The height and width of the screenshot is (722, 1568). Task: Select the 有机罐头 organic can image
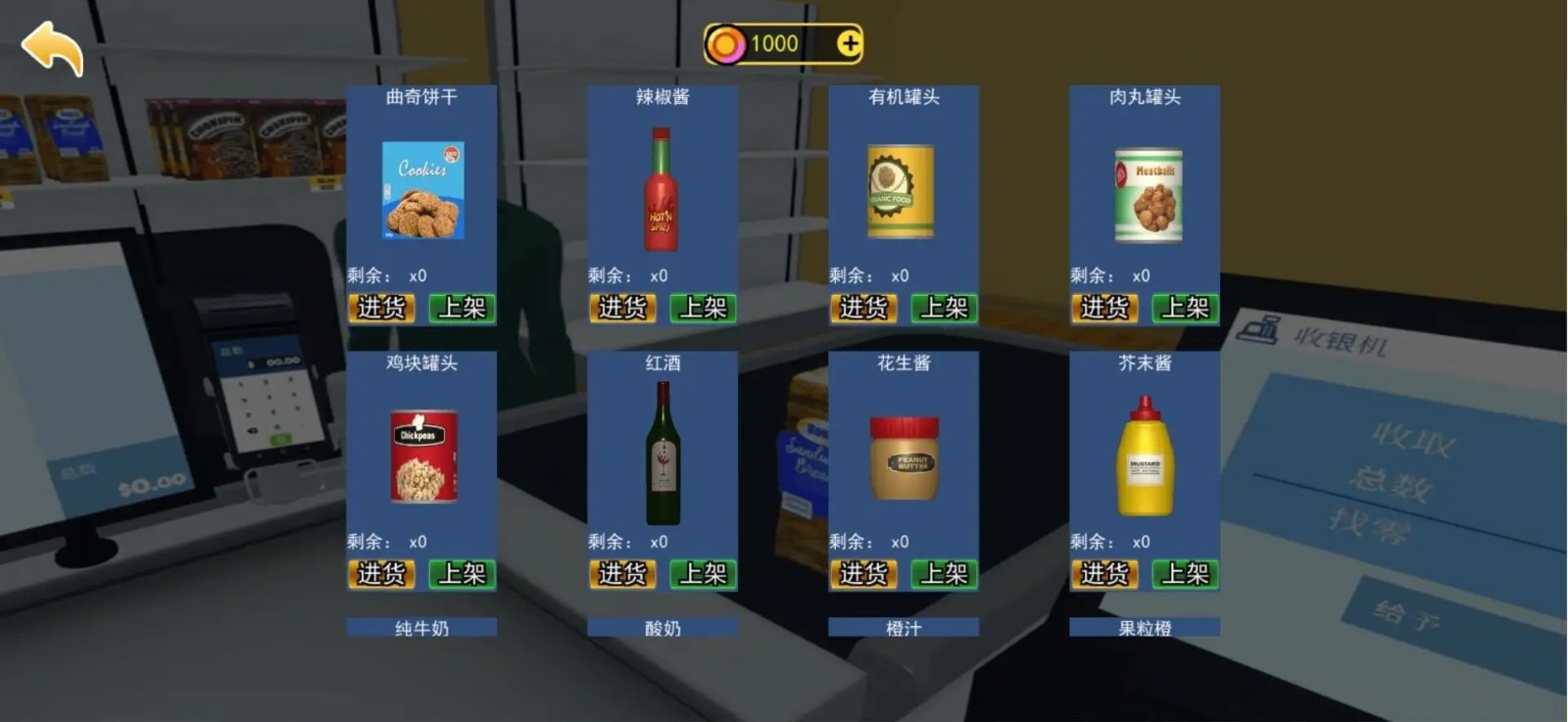[903, 192]
